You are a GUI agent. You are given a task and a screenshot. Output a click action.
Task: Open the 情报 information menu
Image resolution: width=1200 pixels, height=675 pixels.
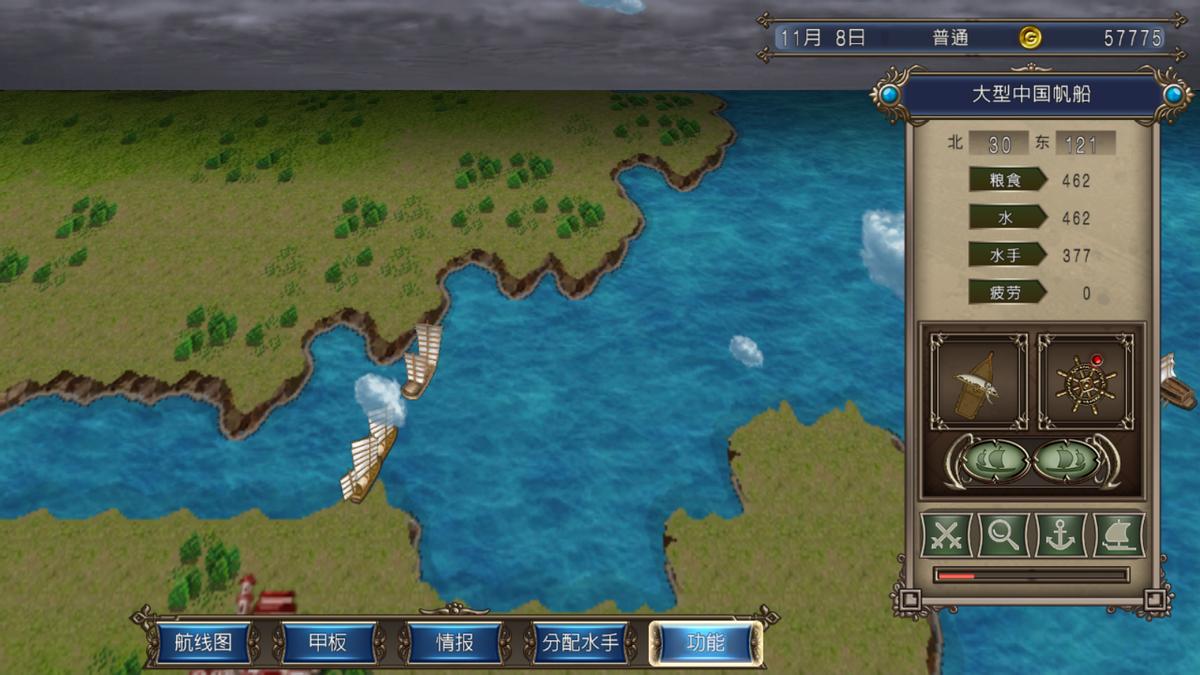455,643
